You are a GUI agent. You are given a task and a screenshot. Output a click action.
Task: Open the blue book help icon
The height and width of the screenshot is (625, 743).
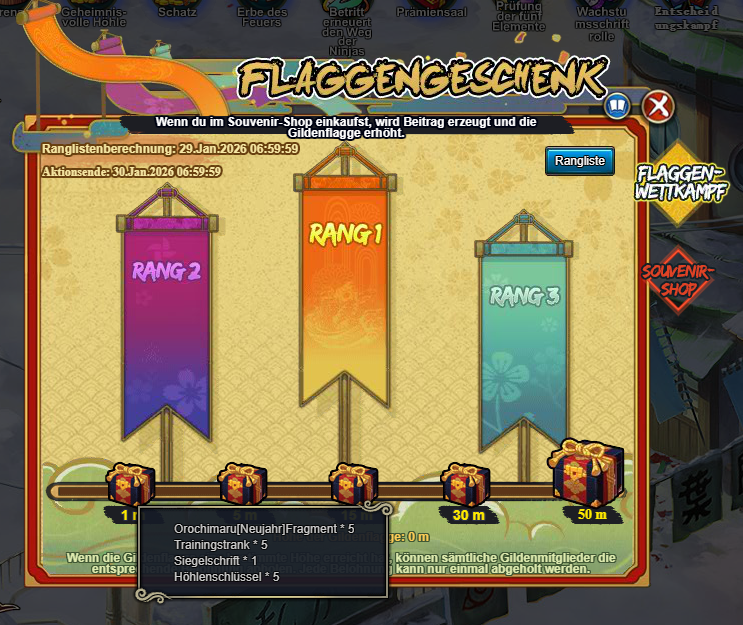click(x=618, y=105)
